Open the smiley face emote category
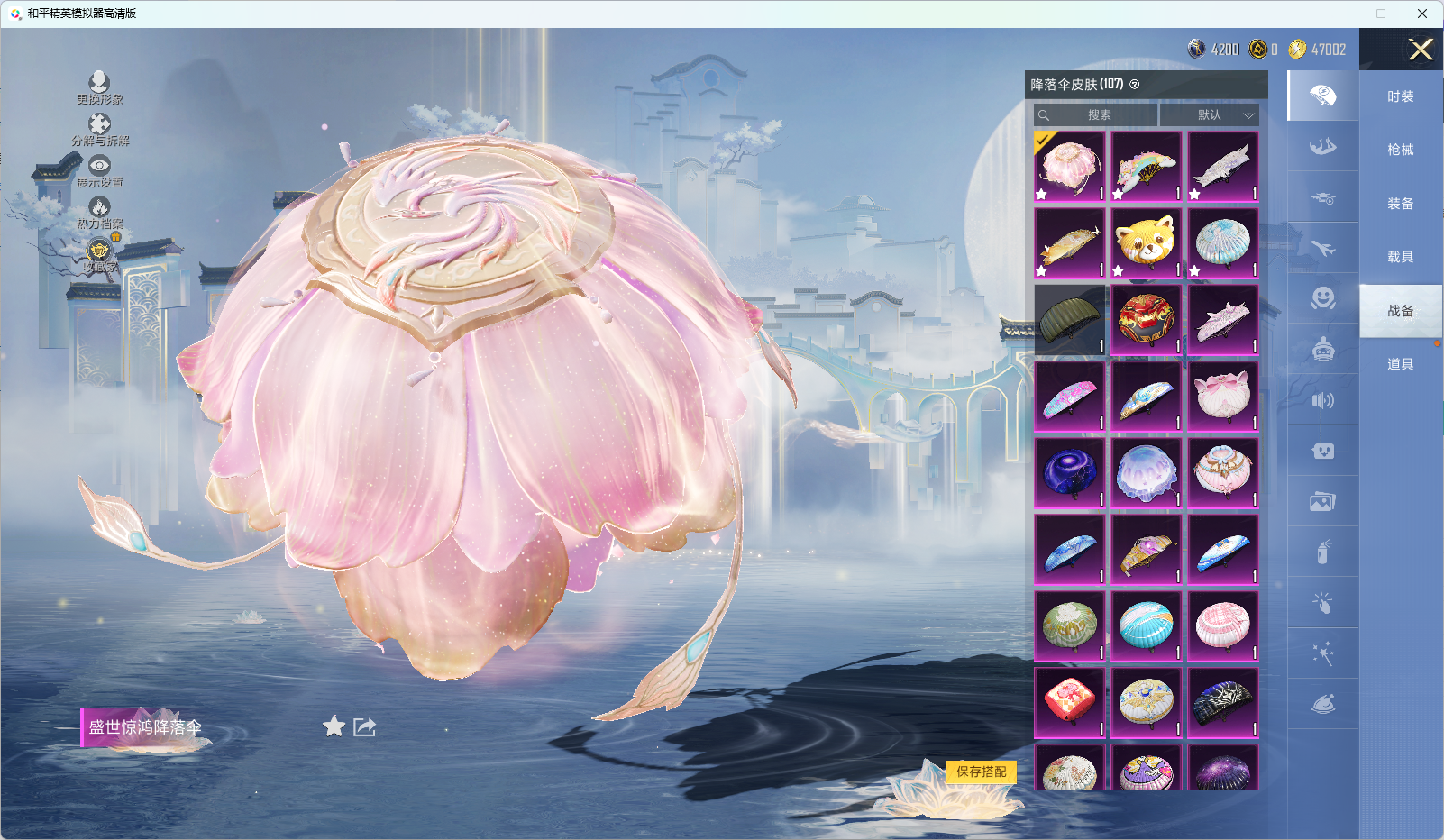The image size is (1444, 840). pyautogui.click(x=1322, y=297)
